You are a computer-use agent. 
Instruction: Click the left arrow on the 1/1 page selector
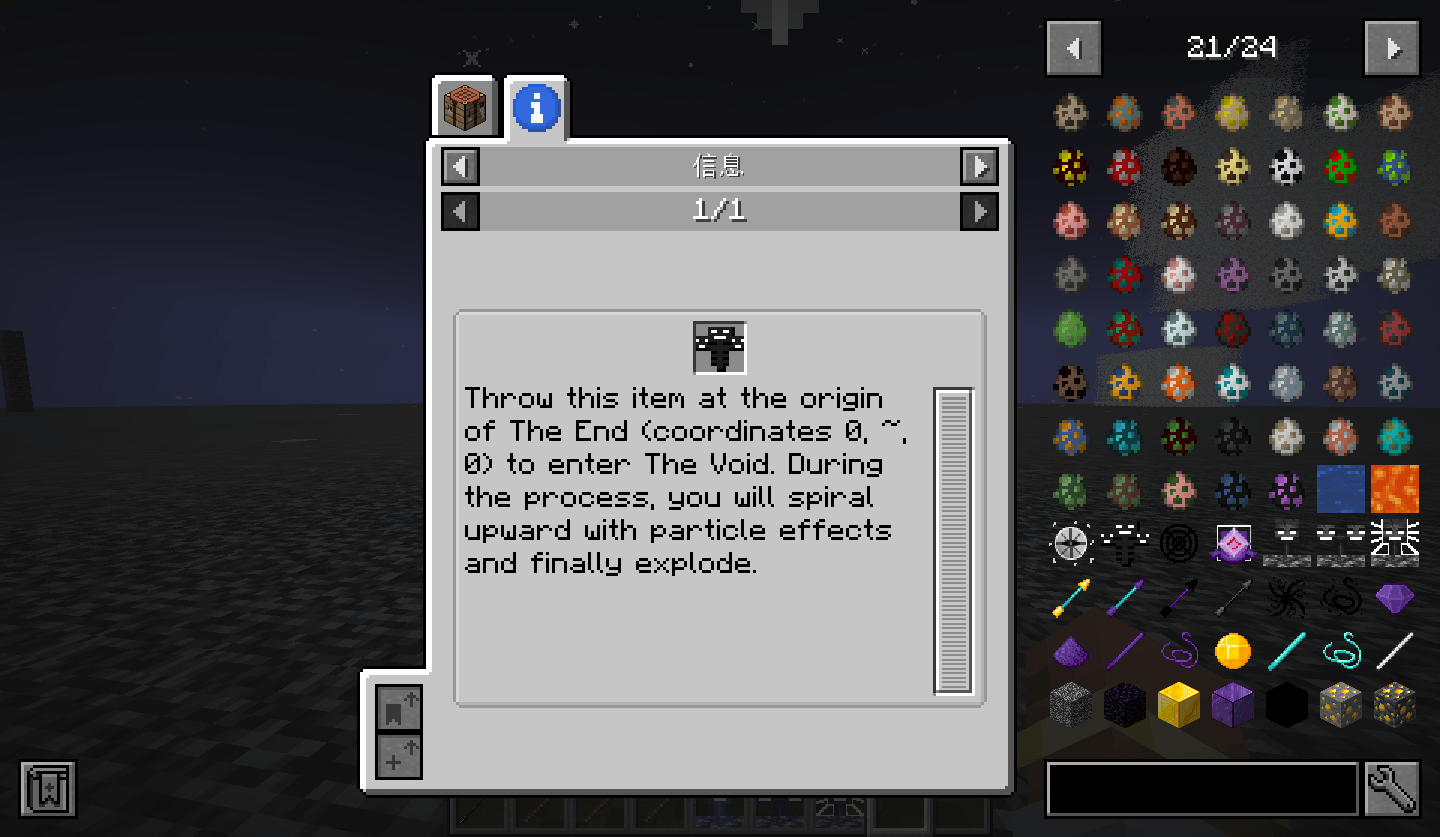click(x=460, y=211)
